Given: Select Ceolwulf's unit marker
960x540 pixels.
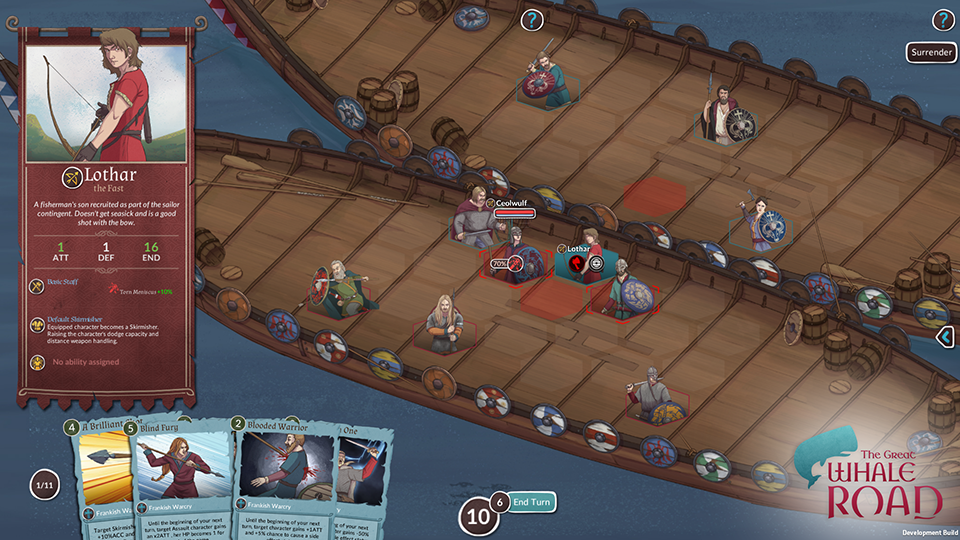Looking at the screenshot, I should tap(490, 203).
